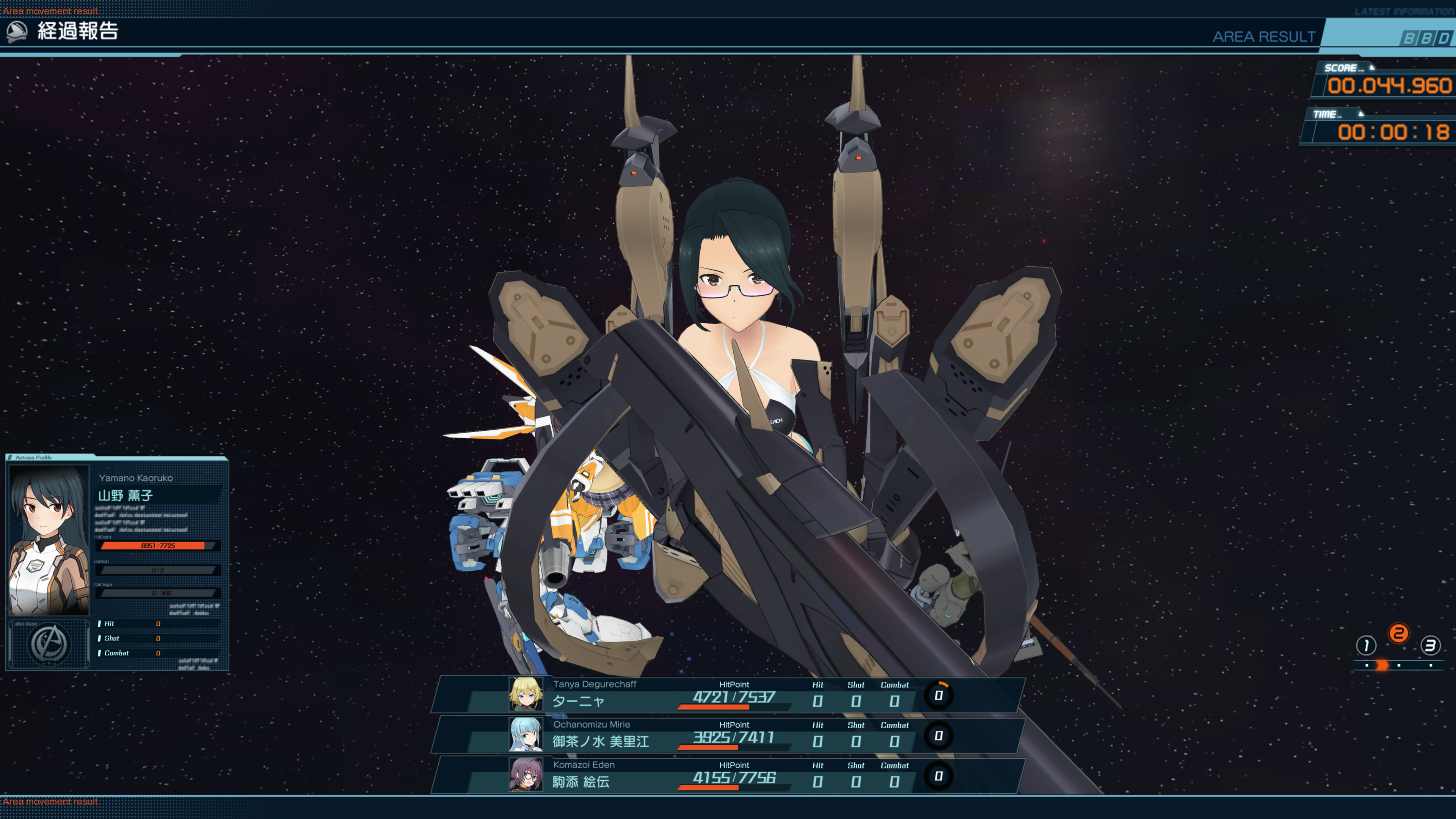The height and width of the screenshot is (819, 1456).
Task: Click the circular emblem under Kaoruko's portrait
Action: 50,644
